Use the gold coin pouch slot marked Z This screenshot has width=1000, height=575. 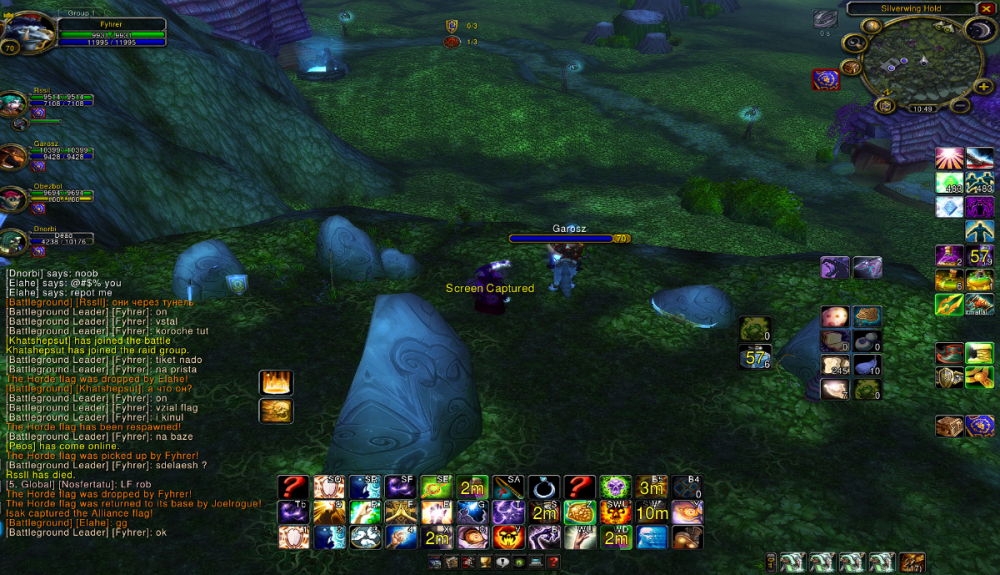click(x=580, y=512)
